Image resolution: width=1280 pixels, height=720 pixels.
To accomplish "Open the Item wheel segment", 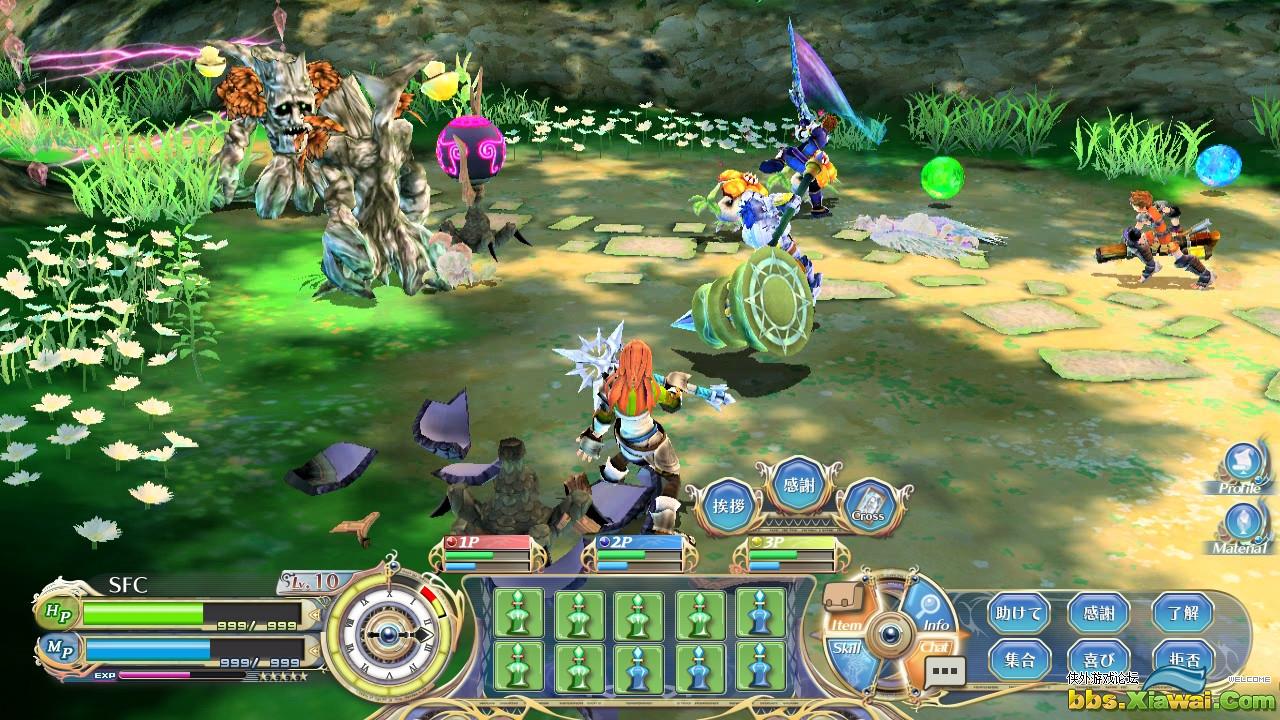I will pyautogui.click(x=846, y=610).
